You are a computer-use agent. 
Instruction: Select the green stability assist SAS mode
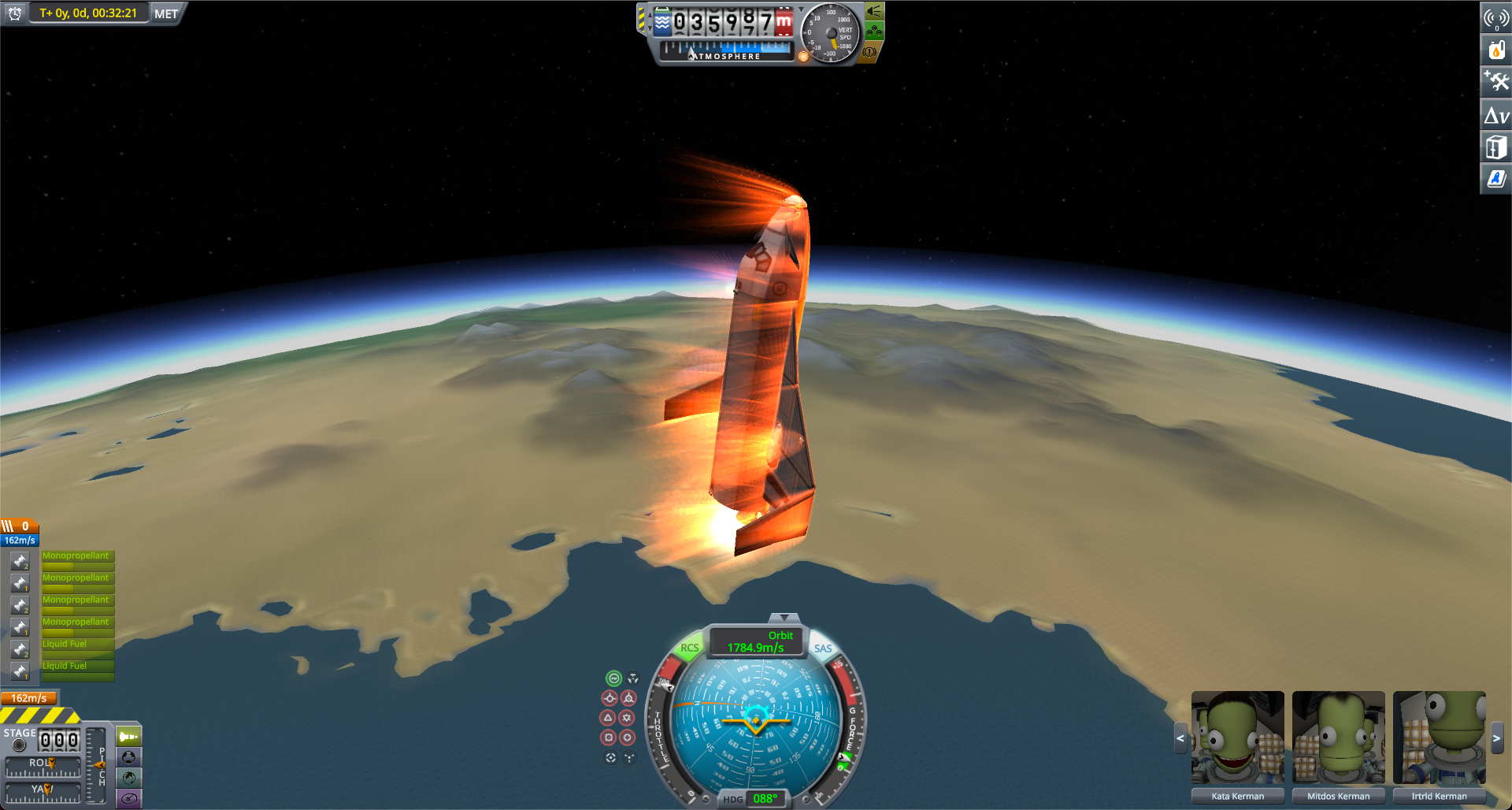point(613,678)
